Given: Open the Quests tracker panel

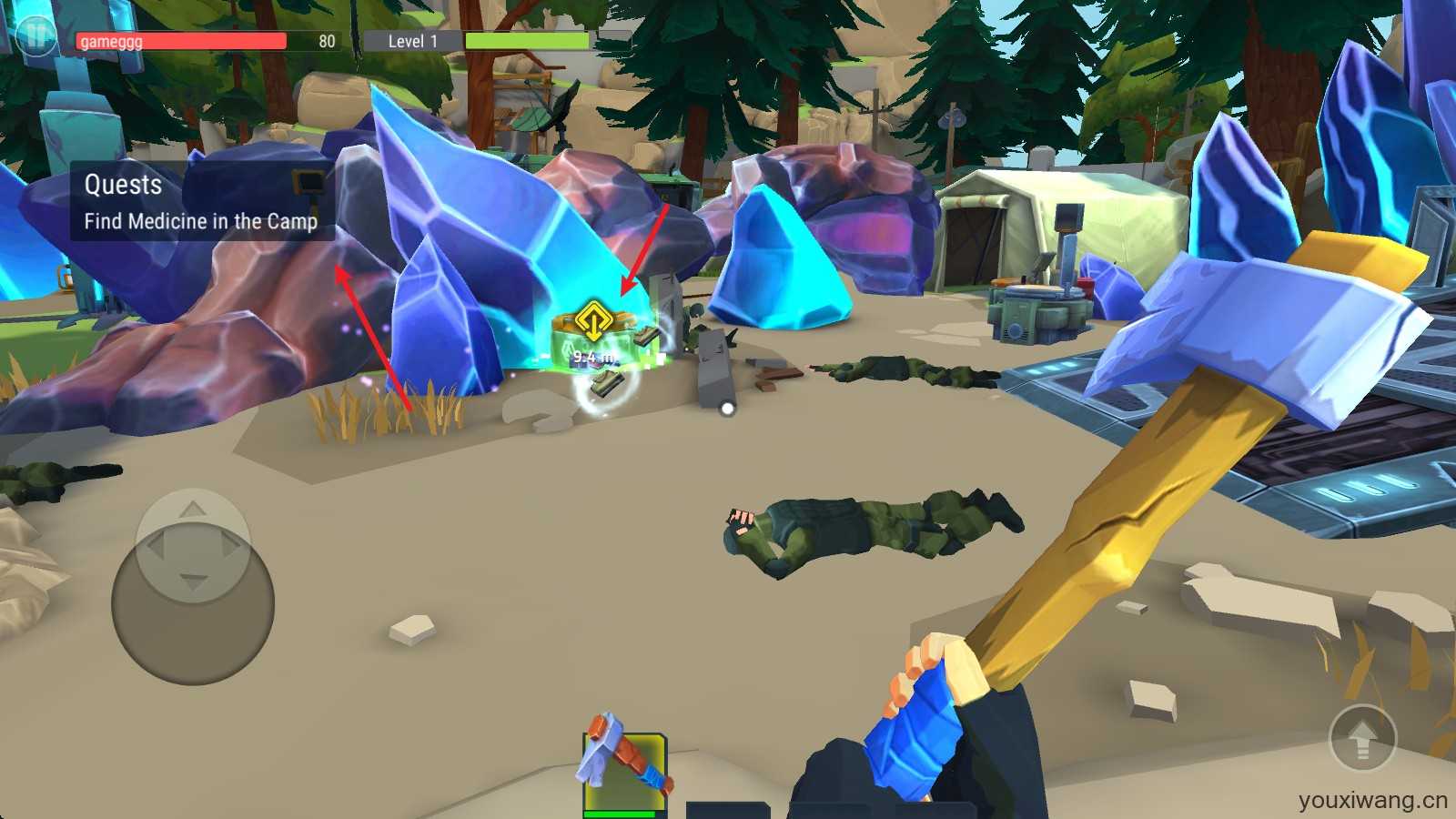Looking at the screenshot, I should pyautogui.click(x=201, y=202).
